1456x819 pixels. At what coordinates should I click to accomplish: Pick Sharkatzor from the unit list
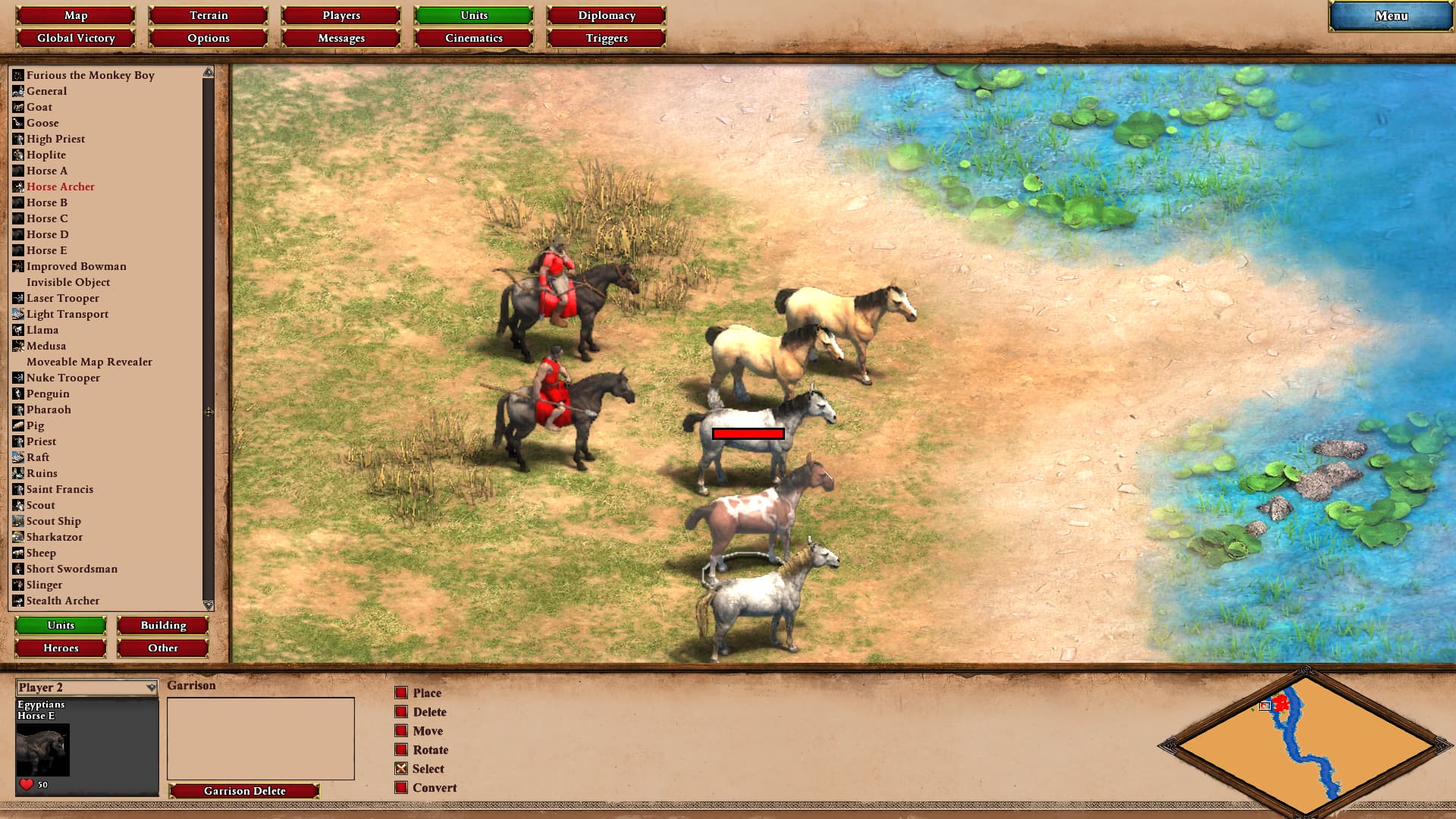[x=55, y=537]
